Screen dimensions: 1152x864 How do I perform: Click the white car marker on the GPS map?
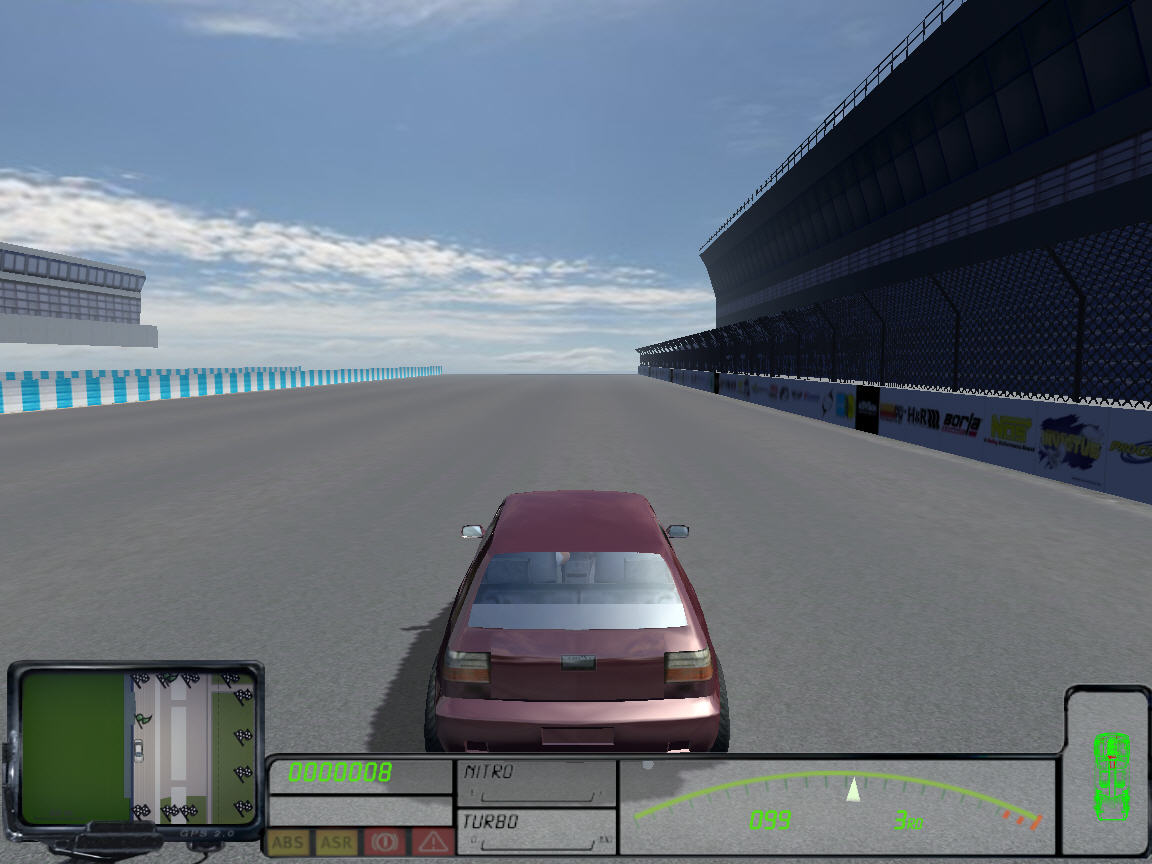tap(138, 750)
